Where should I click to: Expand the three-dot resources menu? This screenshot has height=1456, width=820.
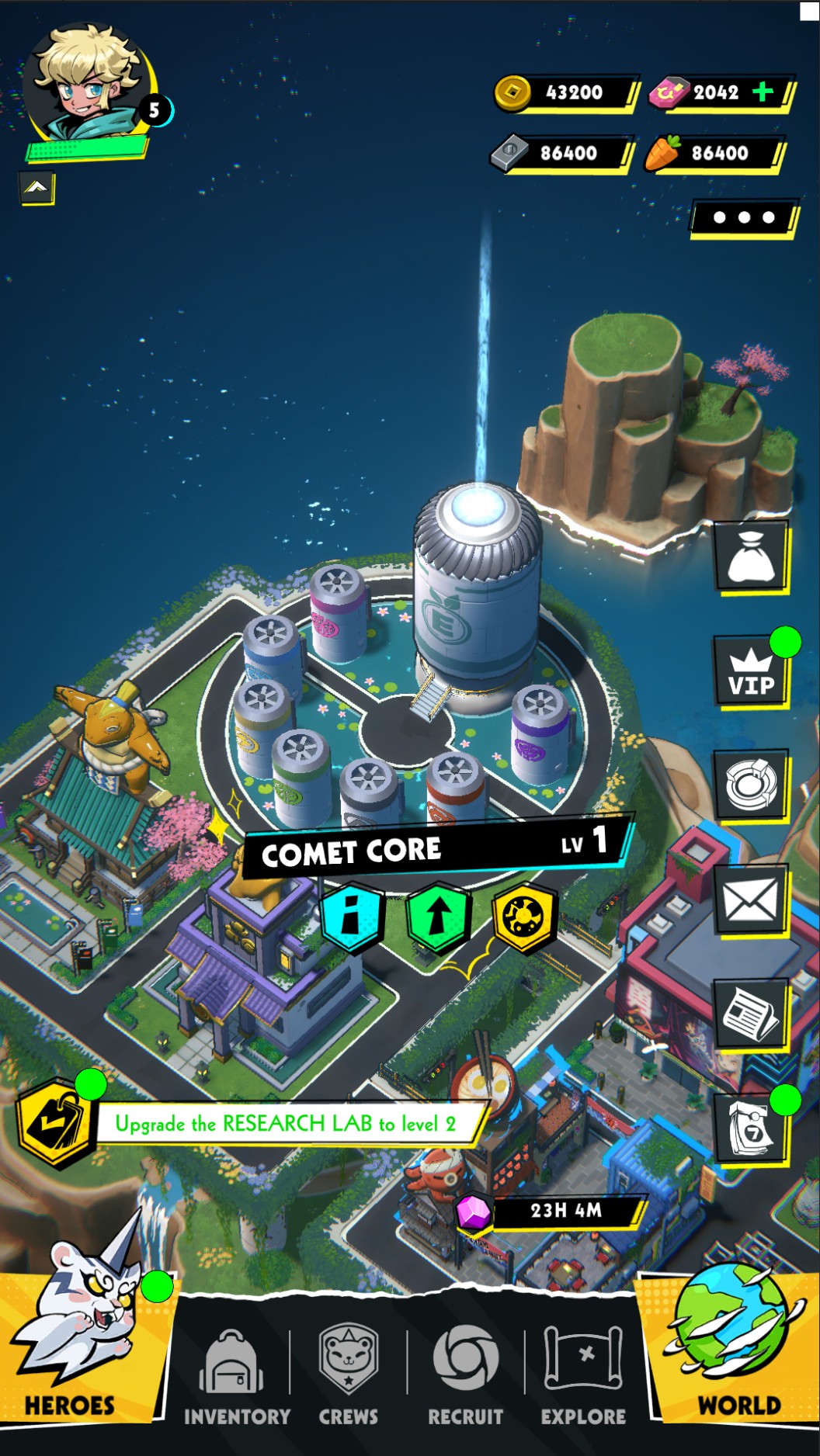[743, 217]
